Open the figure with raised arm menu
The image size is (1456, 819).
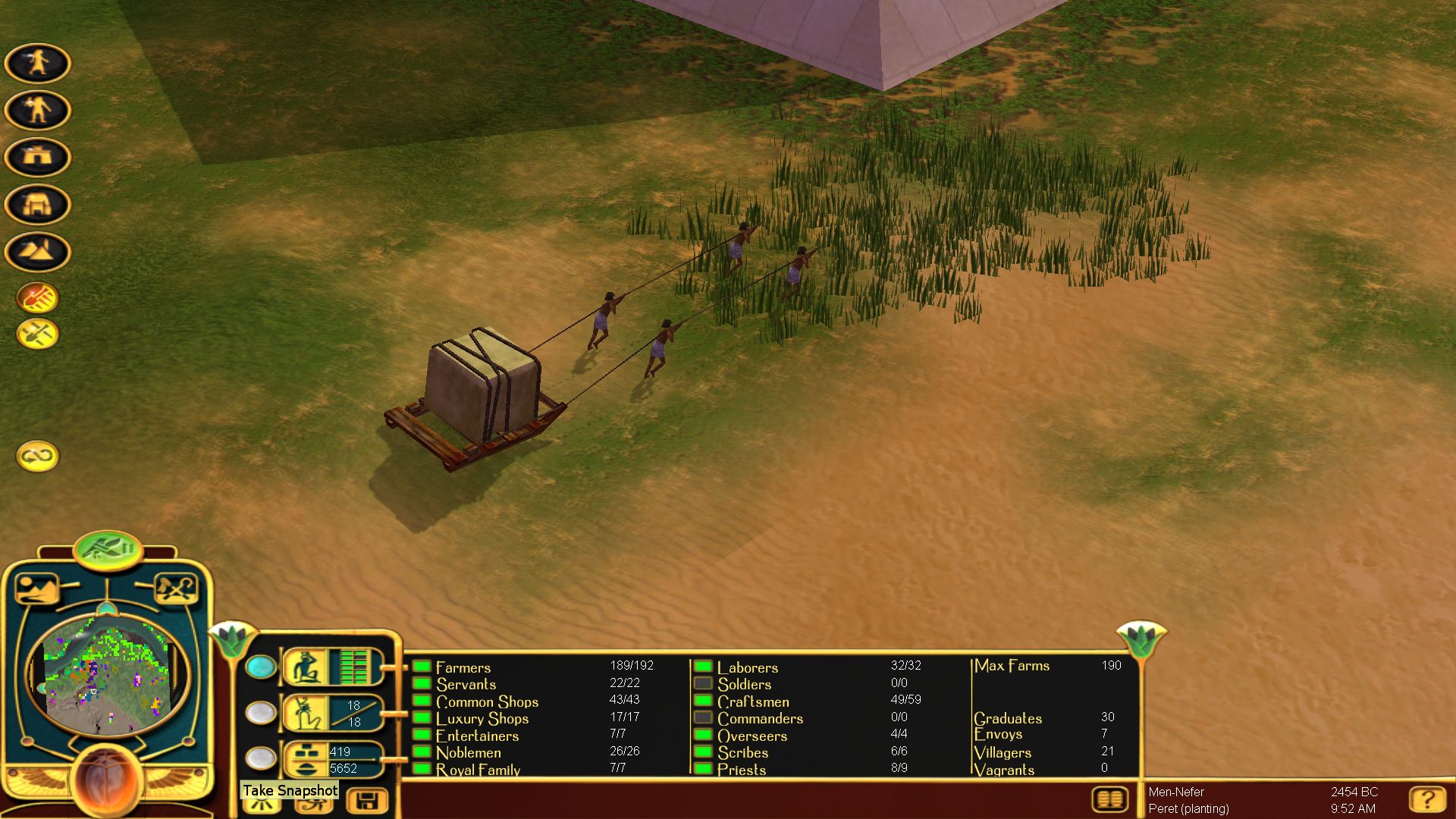(x=37, y=110)
